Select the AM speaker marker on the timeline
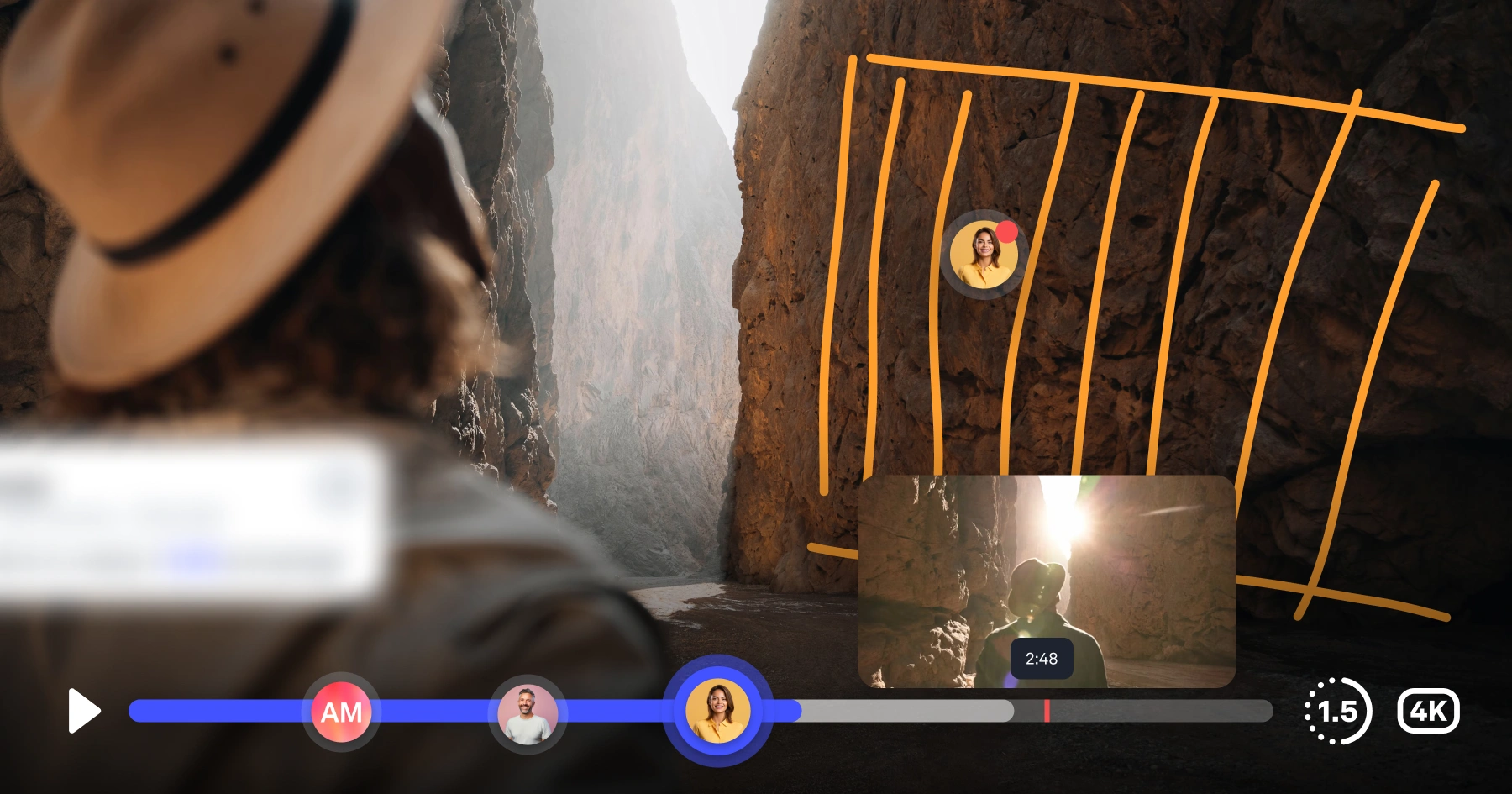The height and width of the screenshot is (794, 1512). click(x=341, y=712)
